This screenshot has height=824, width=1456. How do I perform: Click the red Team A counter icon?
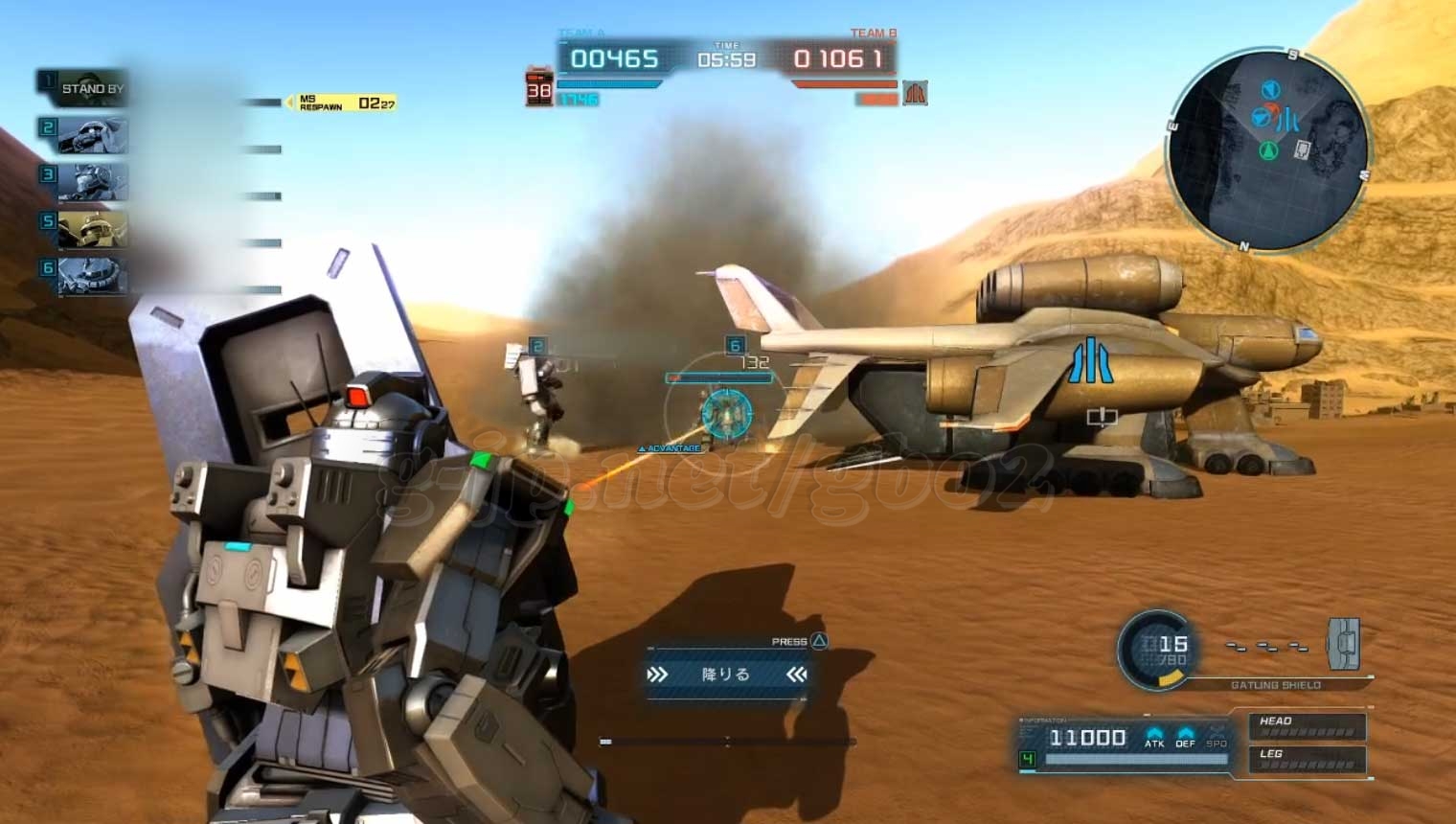pos(539,88)
